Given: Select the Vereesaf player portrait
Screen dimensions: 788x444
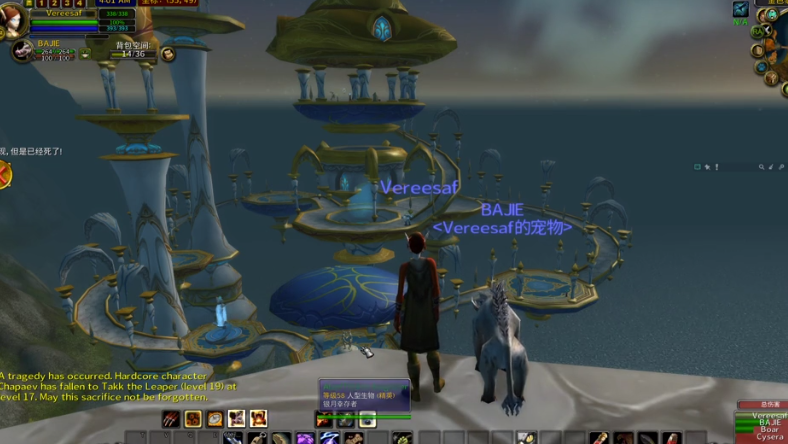Looking at the screenshot, I should point(13,20).
